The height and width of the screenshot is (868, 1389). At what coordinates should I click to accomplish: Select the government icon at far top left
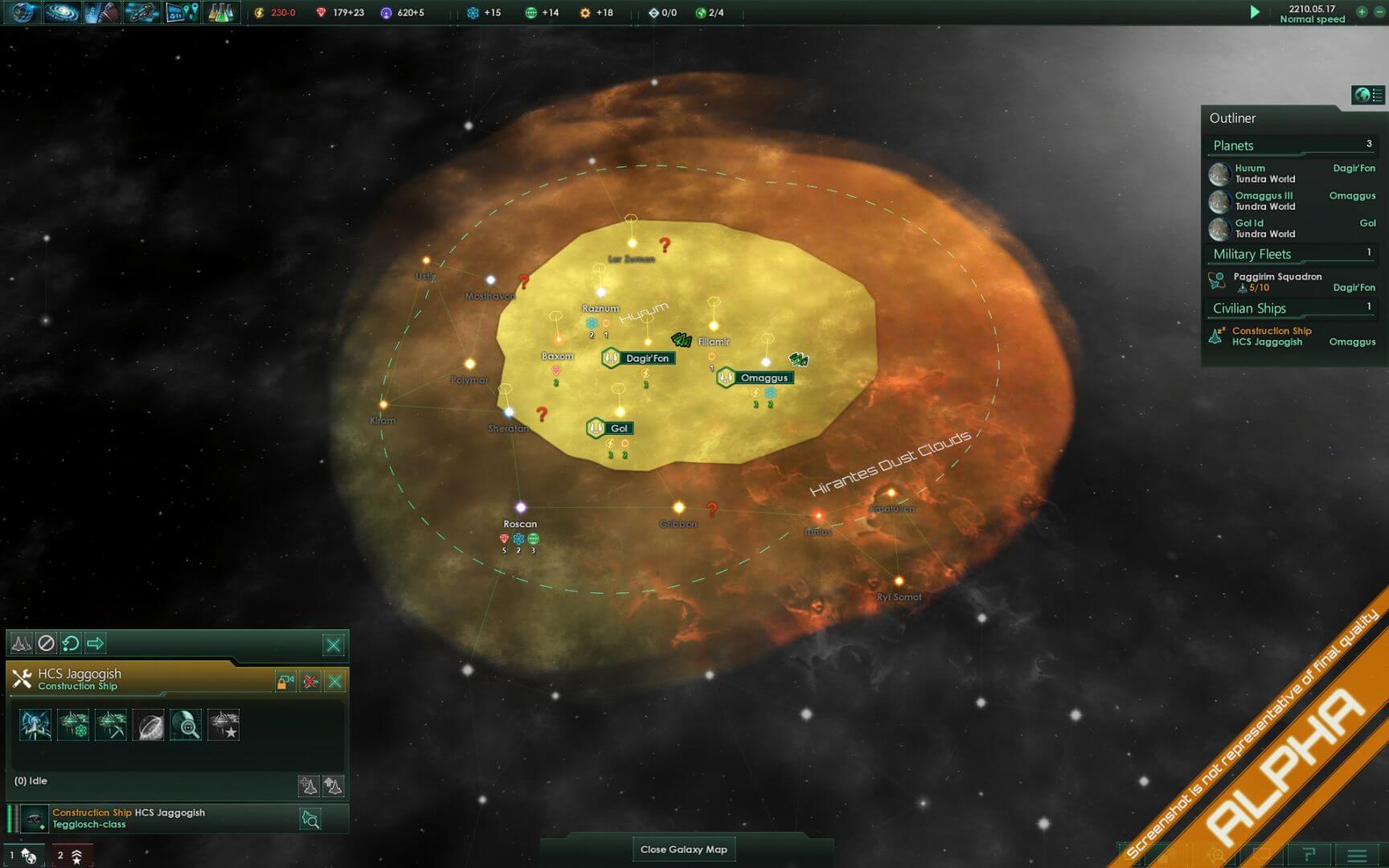[x=20, y=13]
